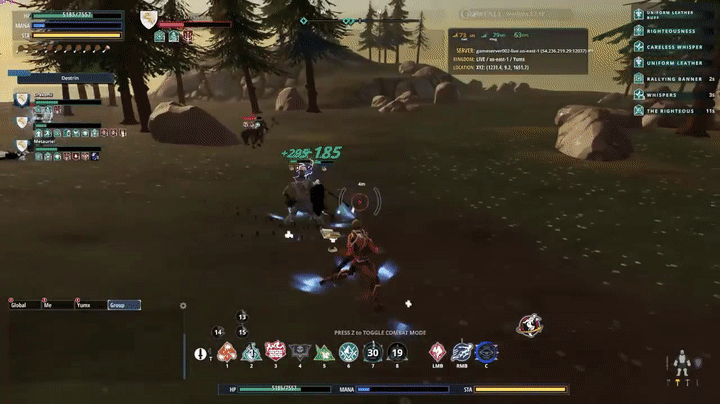720x404 pixels.
Task: Select slot 8 ability showing cooldown 19
Action: 397,352
